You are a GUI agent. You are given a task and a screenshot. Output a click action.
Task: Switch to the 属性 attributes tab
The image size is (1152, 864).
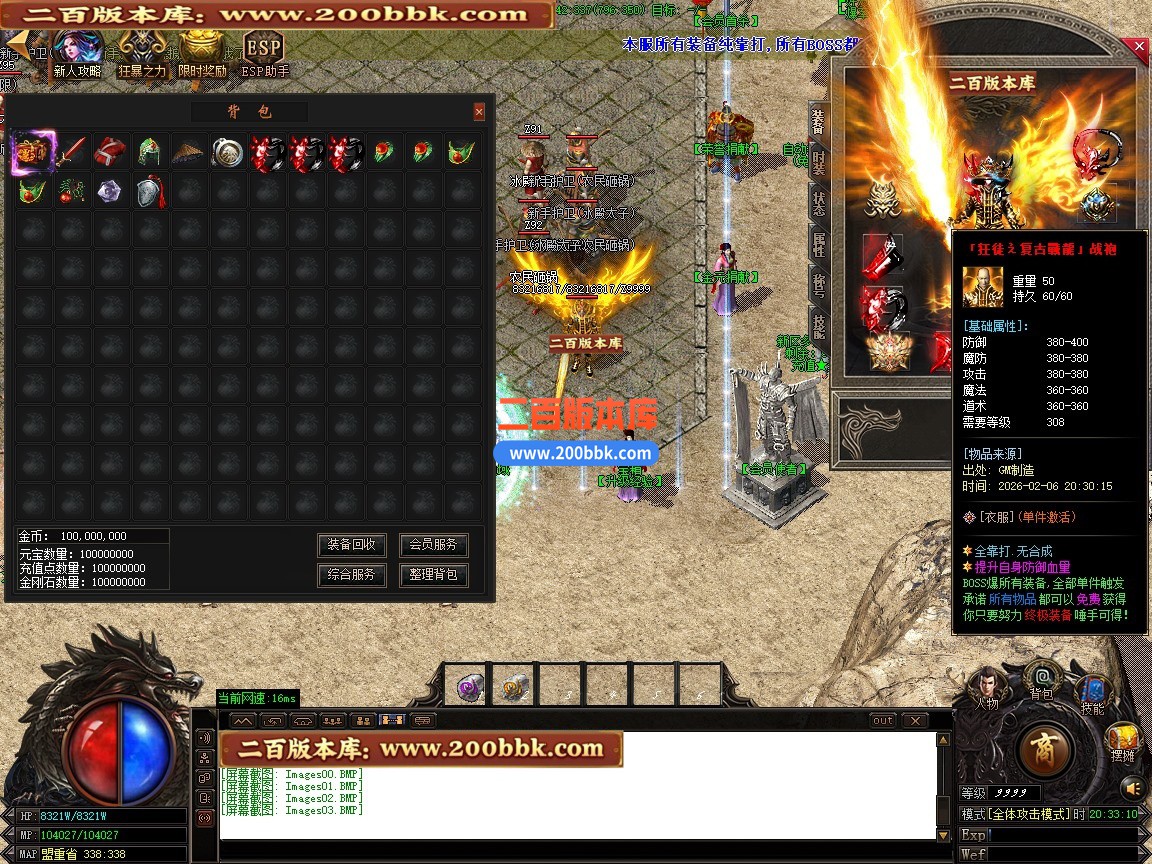(819, 243)
